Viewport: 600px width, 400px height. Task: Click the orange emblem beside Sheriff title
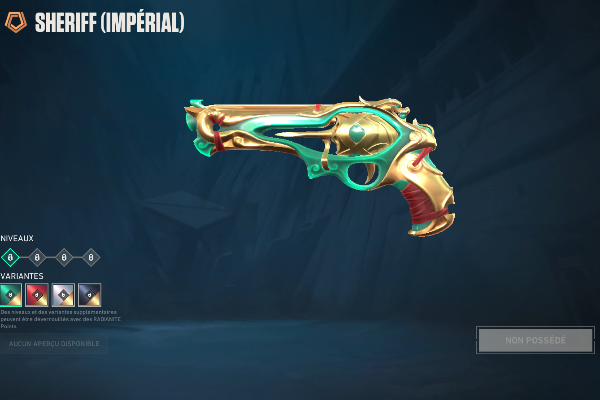pyautogui.click(x=16, y=22)
